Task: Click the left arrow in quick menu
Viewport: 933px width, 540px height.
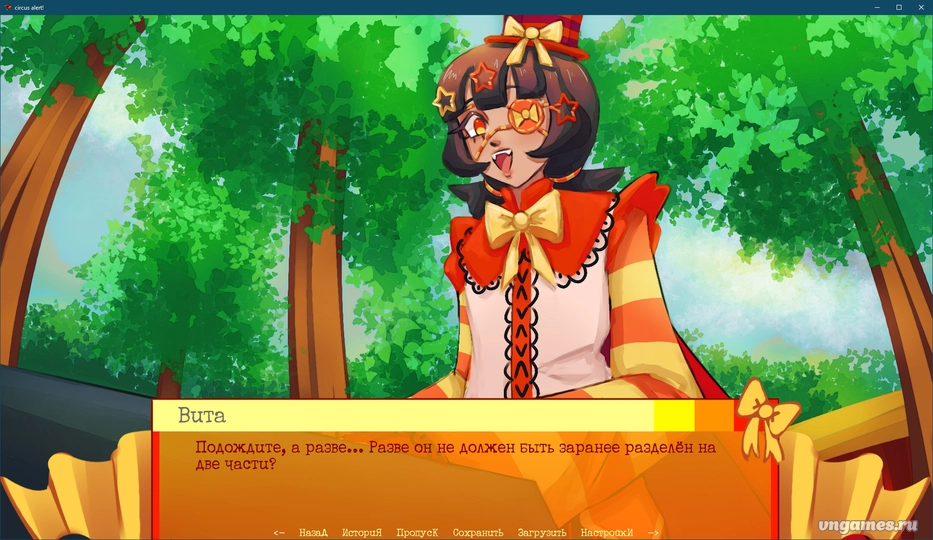Action: click(x=279, y=533)
